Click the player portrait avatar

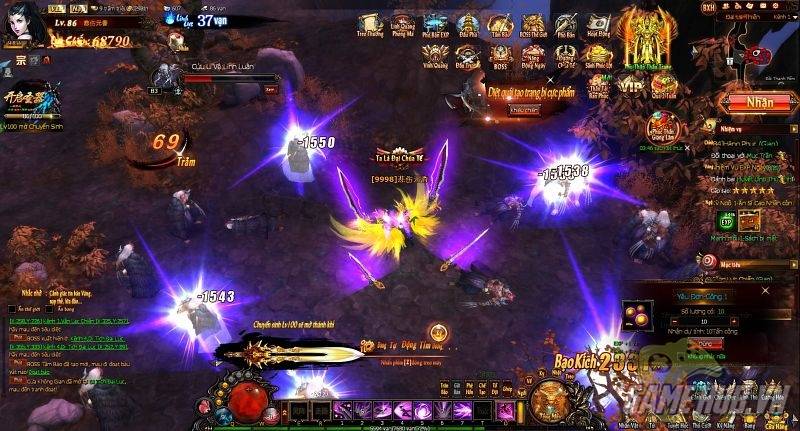click(x=20, y=22)
